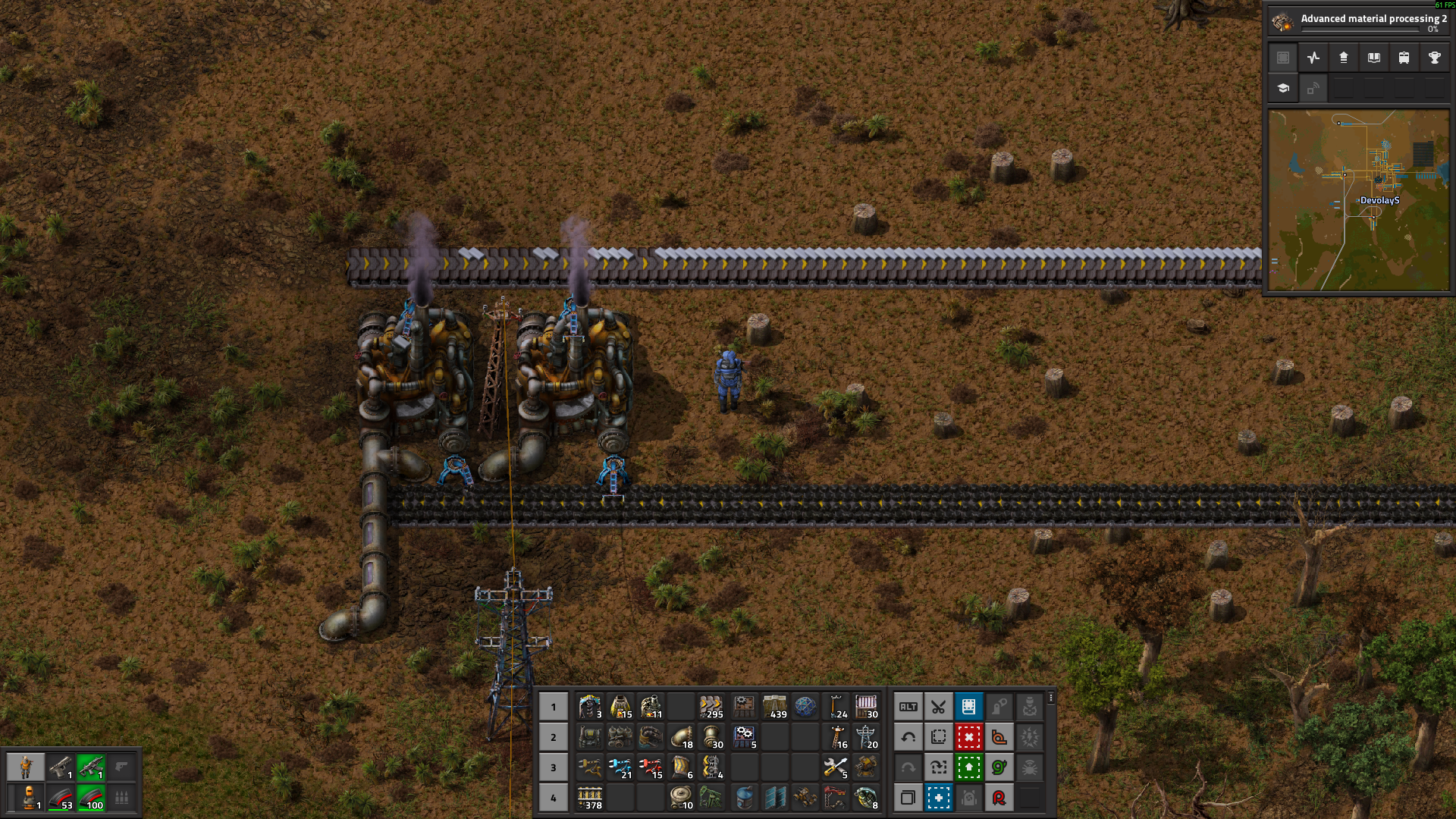The image size is (1456, 819).
Task: Select the submachine gun weapon slot
Action: [90, 767]
